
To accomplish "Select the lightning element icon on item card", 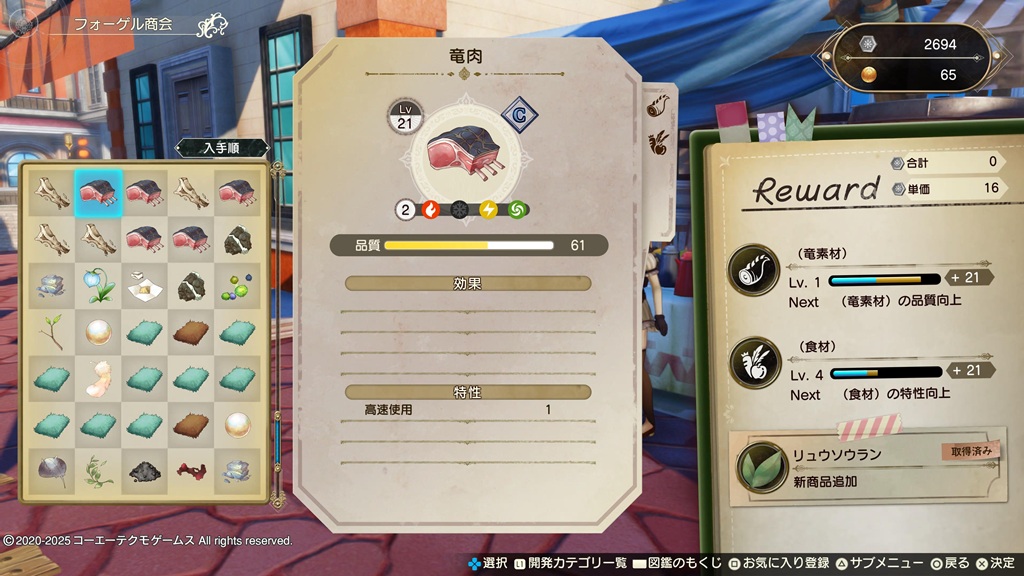I will (488, 210).
